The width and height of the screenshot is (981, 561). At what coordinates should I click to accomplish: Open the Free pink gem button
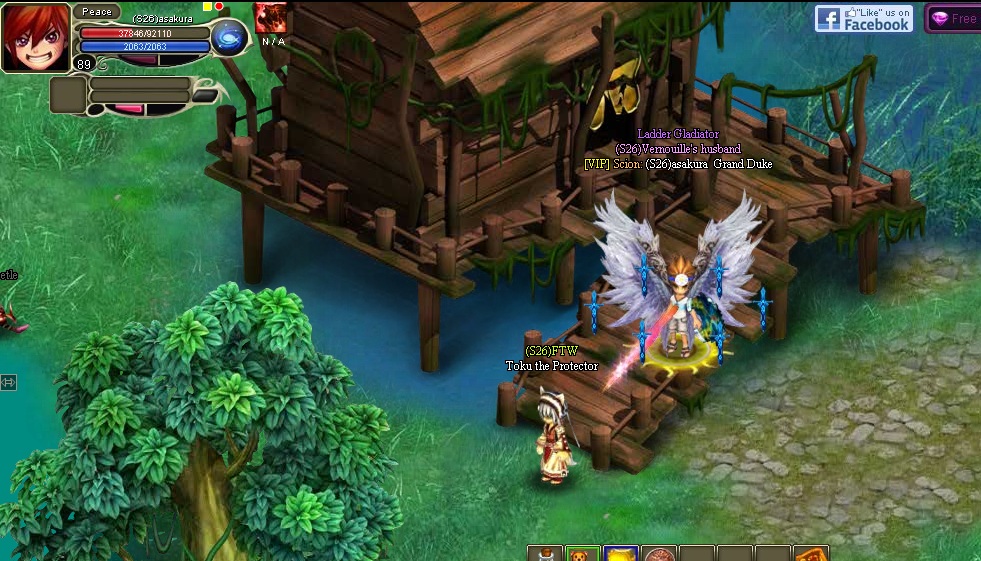coord(953,18)
